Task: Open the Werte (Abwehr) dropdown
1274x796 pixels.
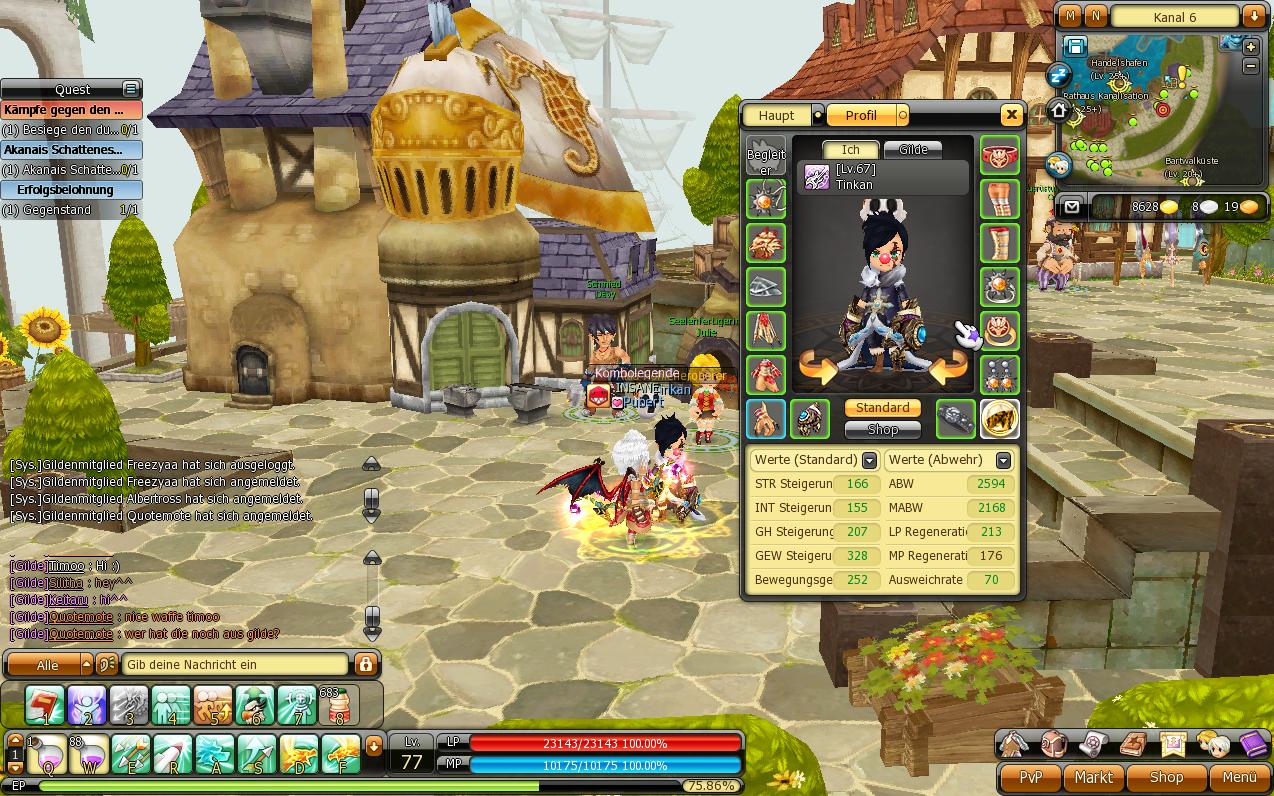Action: tap(1003, 460)
